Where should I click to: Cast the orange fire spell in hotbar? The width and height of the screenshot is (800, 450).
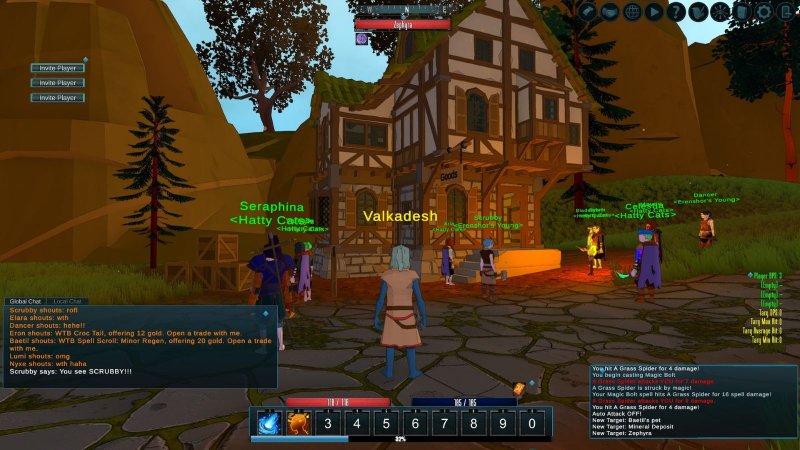pyautogui.click(x=298, y=423)
